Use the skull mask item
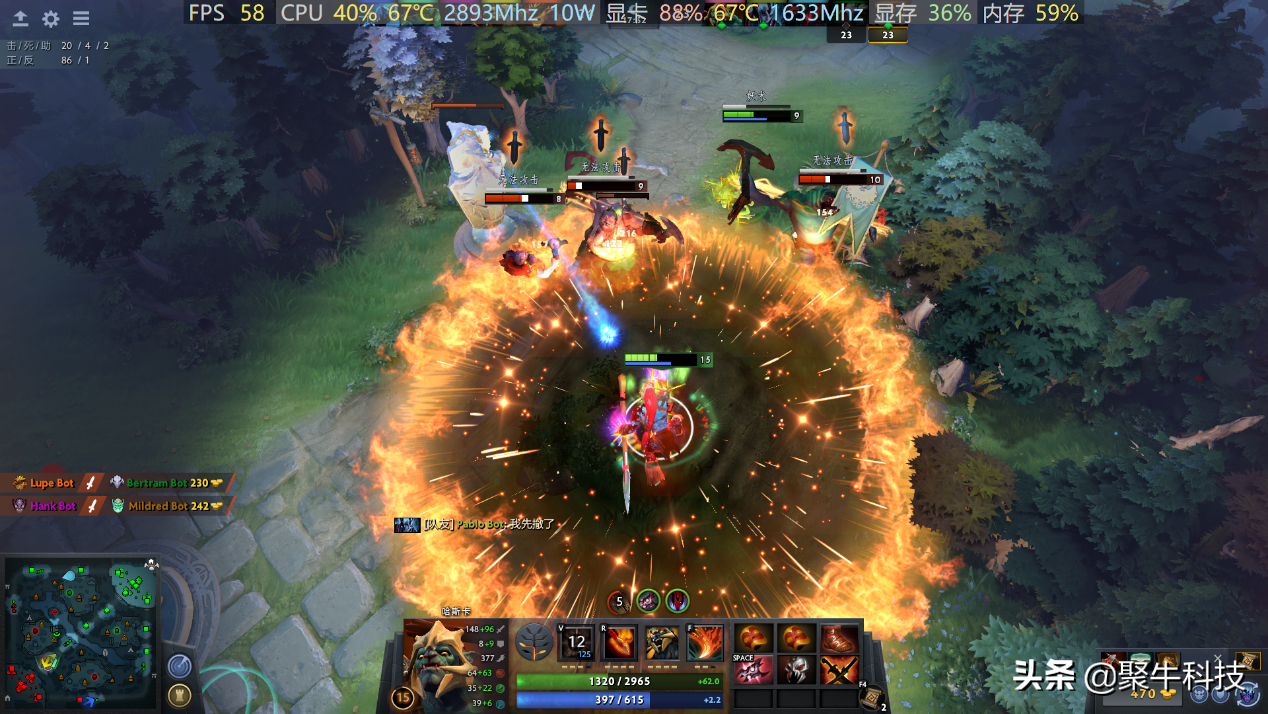The image size is (1268, 714). (x=797, y=669)
